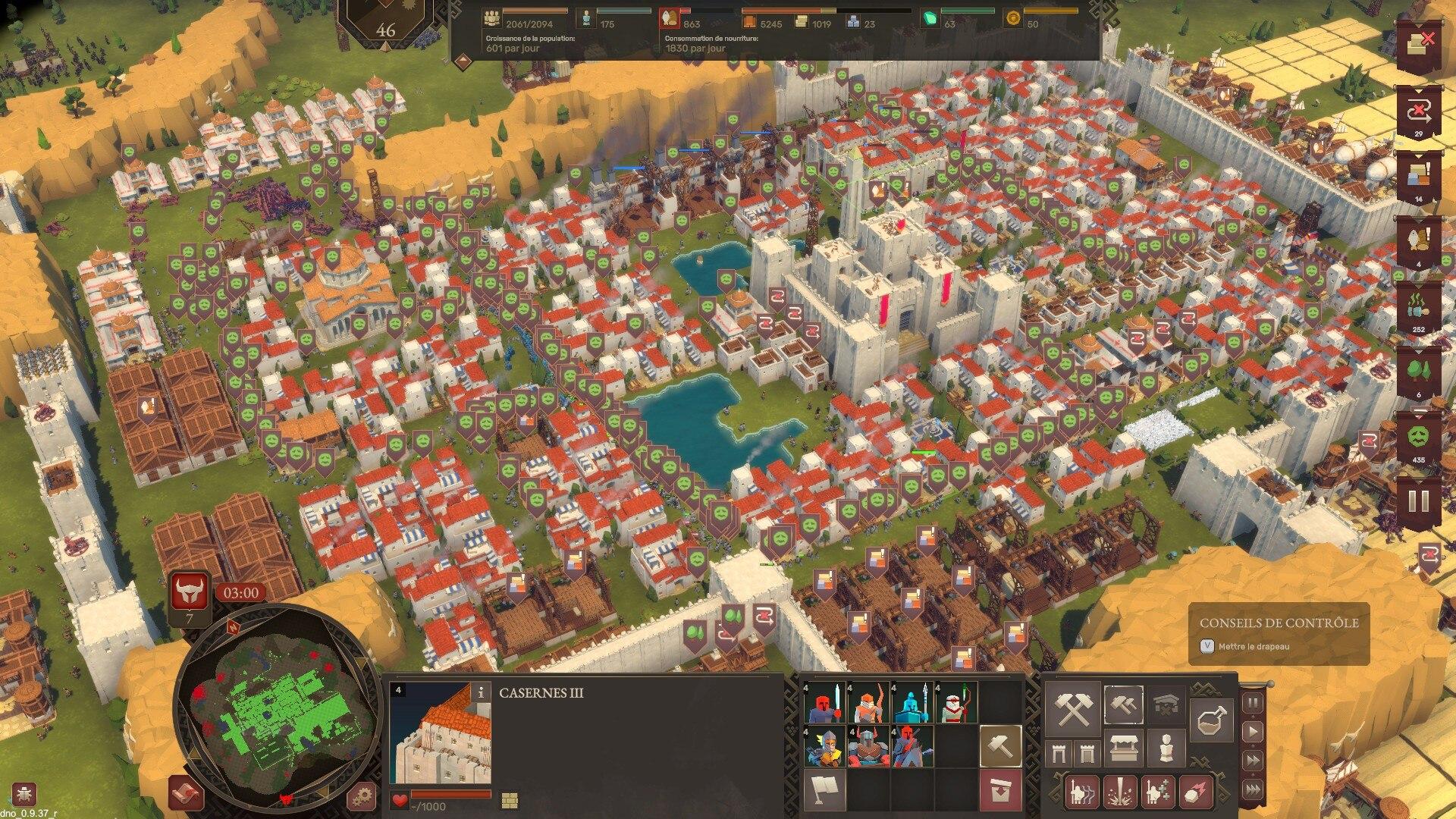Viewport: 1456px width, 819px height.
Task: Open the settings gear button
Action: (362, 795)
